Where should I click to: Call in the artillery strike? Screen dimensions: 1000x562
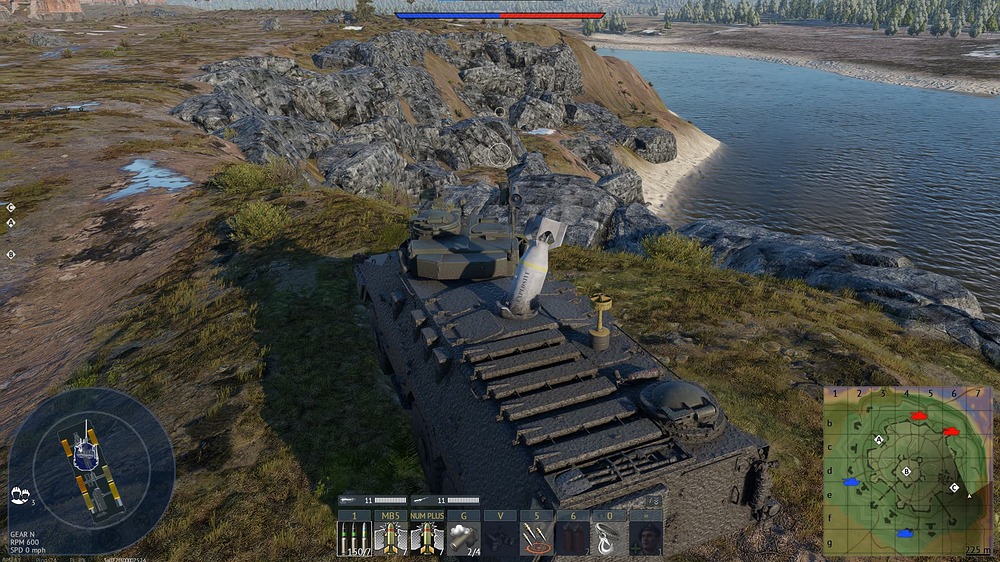[x=536, y=537]
